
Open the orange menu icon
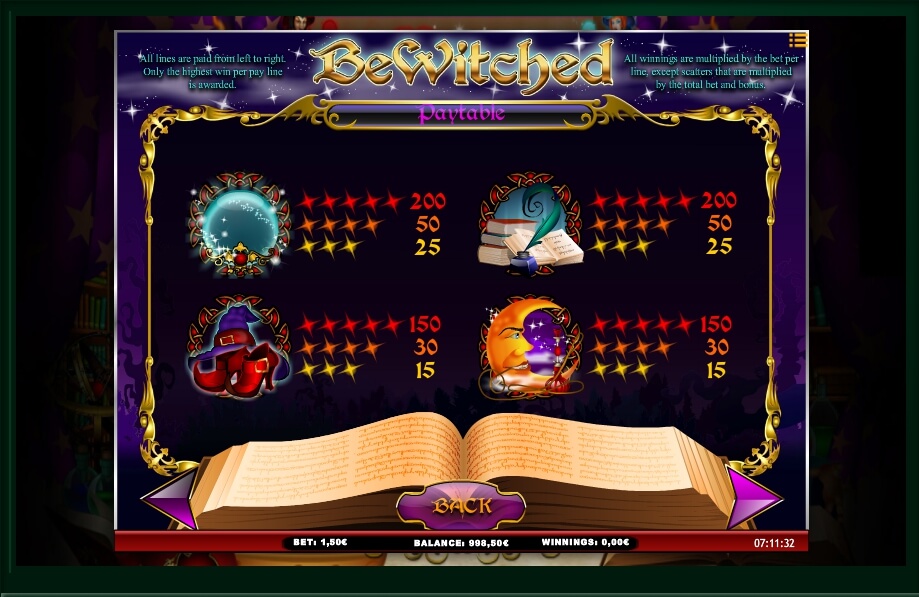(x=797, y=40)
